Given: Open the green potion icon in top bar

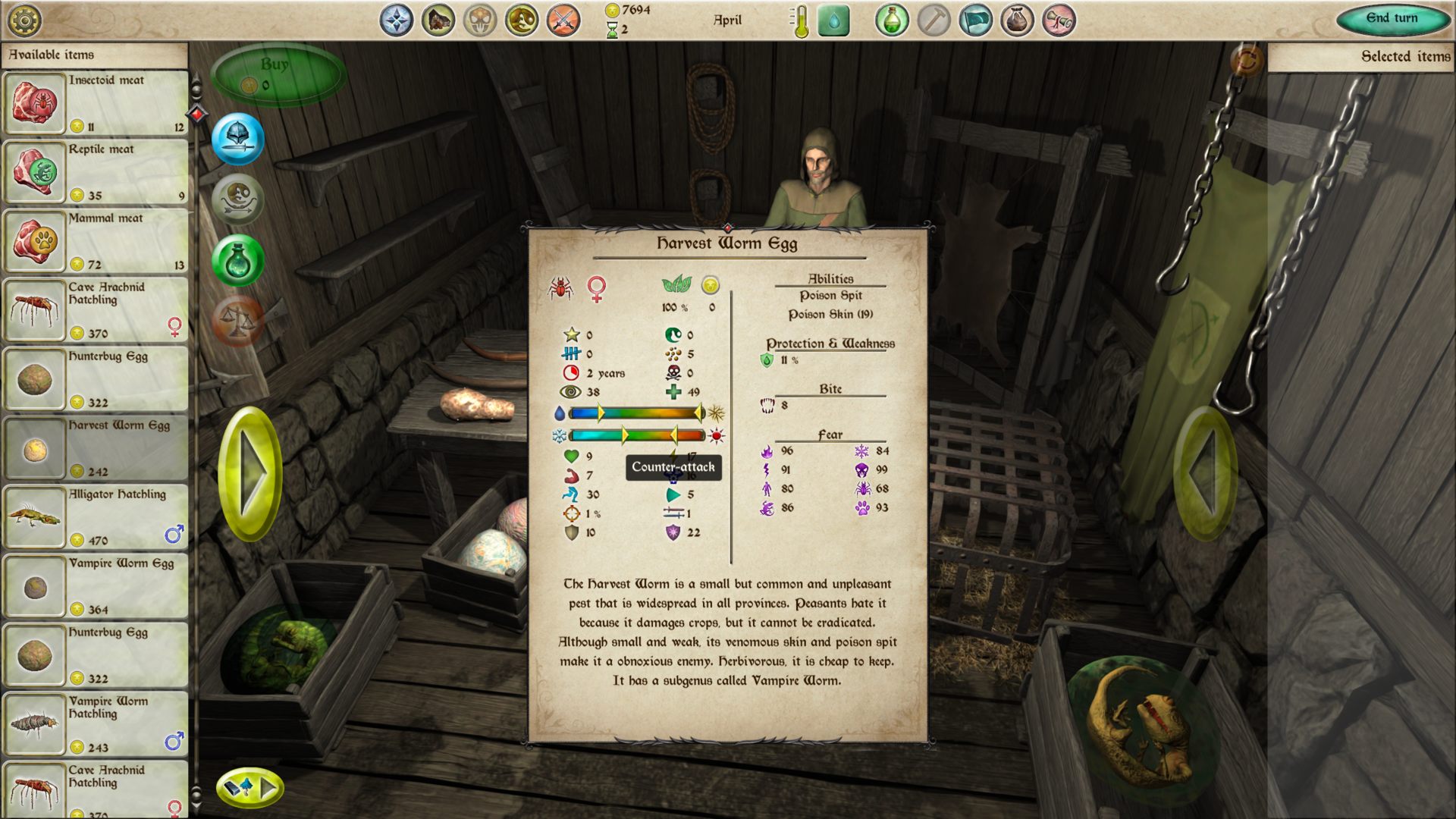Looking at the screenshot, I should 892,20.
